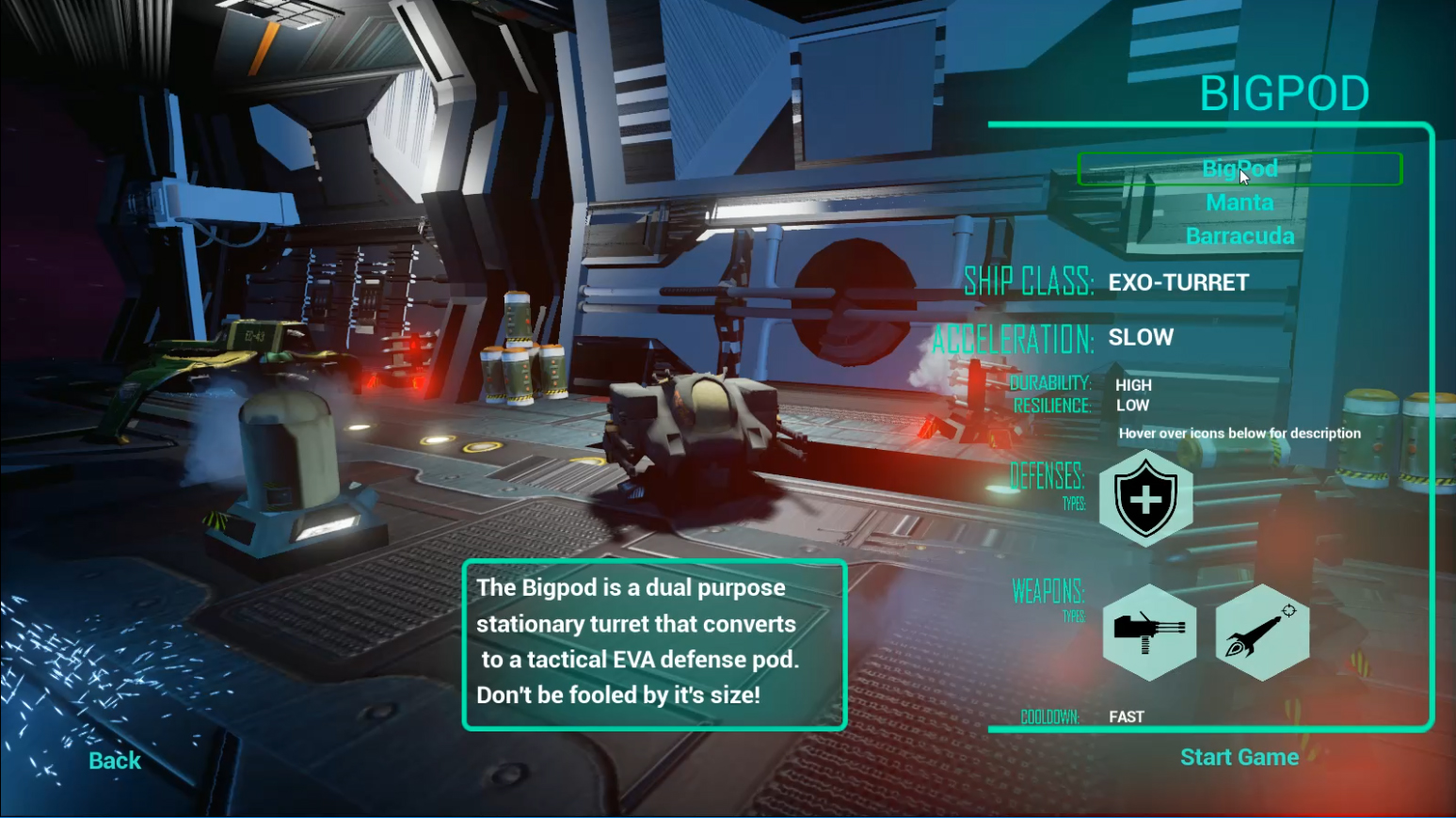Click the FAST cooldown indicator
The height and width of the screenshot is (818, 1456).
point(1126,716)
